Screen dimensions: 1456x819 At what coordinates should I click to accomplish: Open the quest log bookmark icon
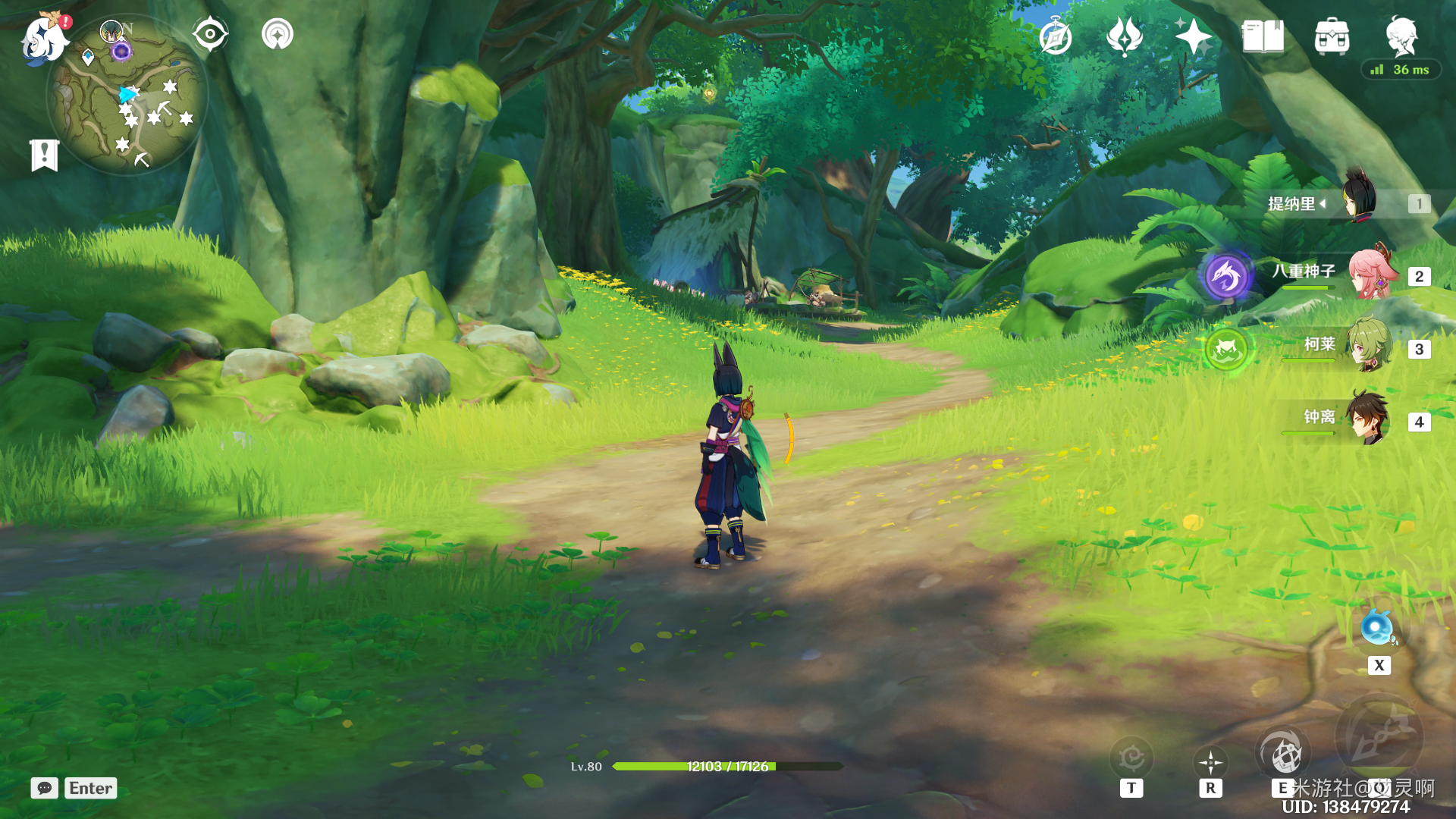click(x=45, y=155)
